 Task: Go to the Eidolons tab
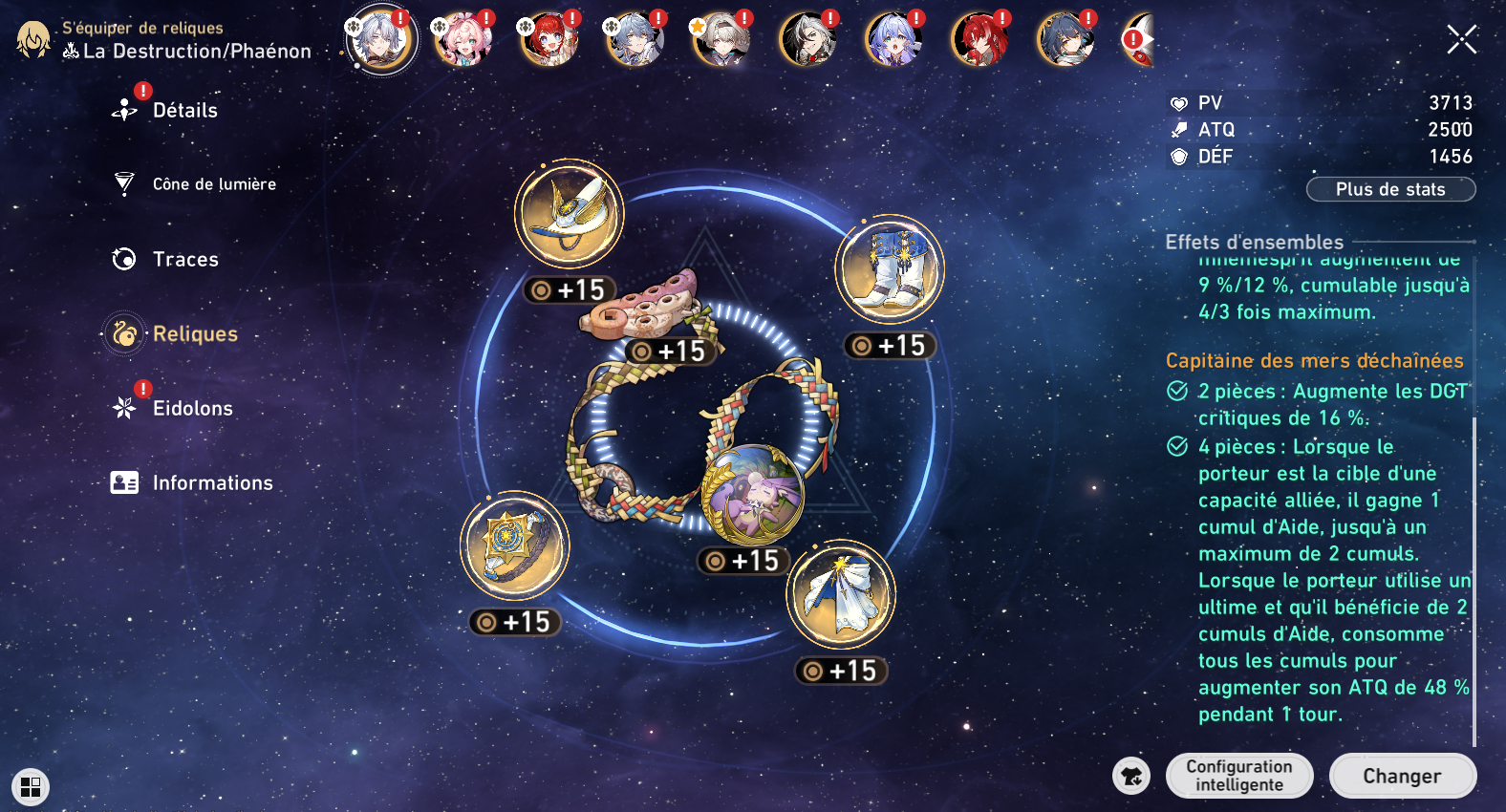point(192,408)
